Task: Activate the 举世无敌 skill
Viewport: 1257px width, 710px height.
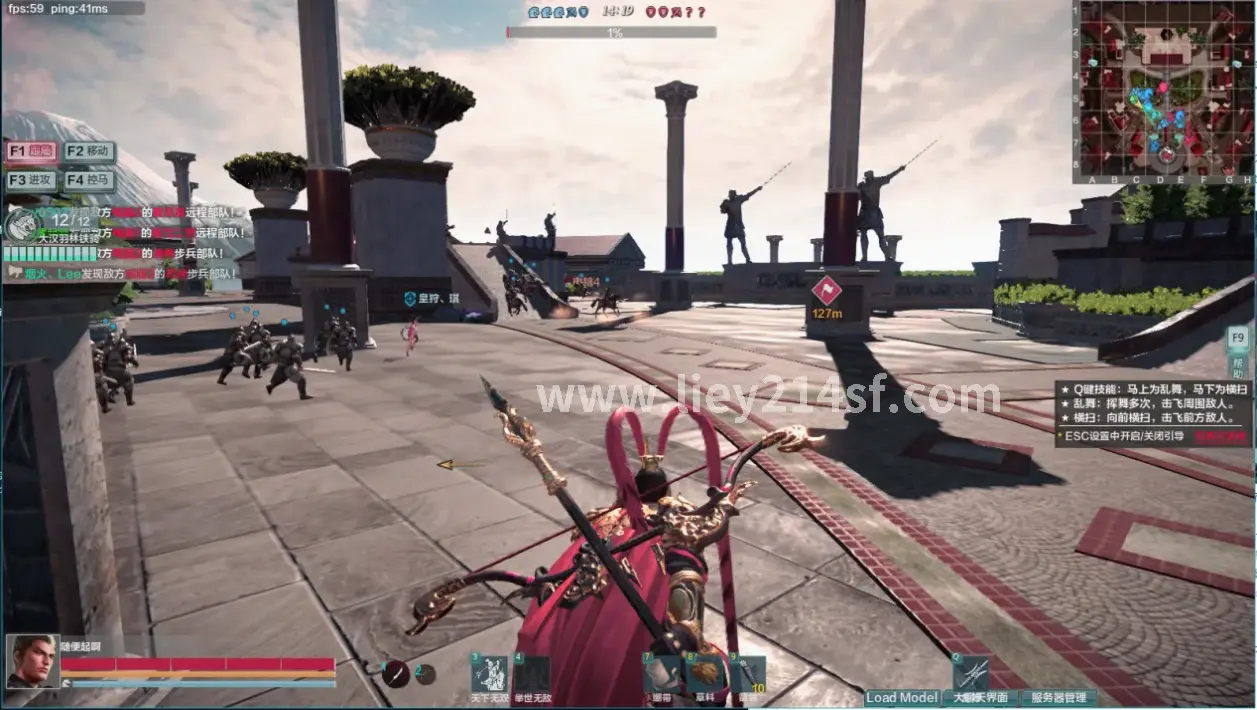Action: [x=531, y=675]
